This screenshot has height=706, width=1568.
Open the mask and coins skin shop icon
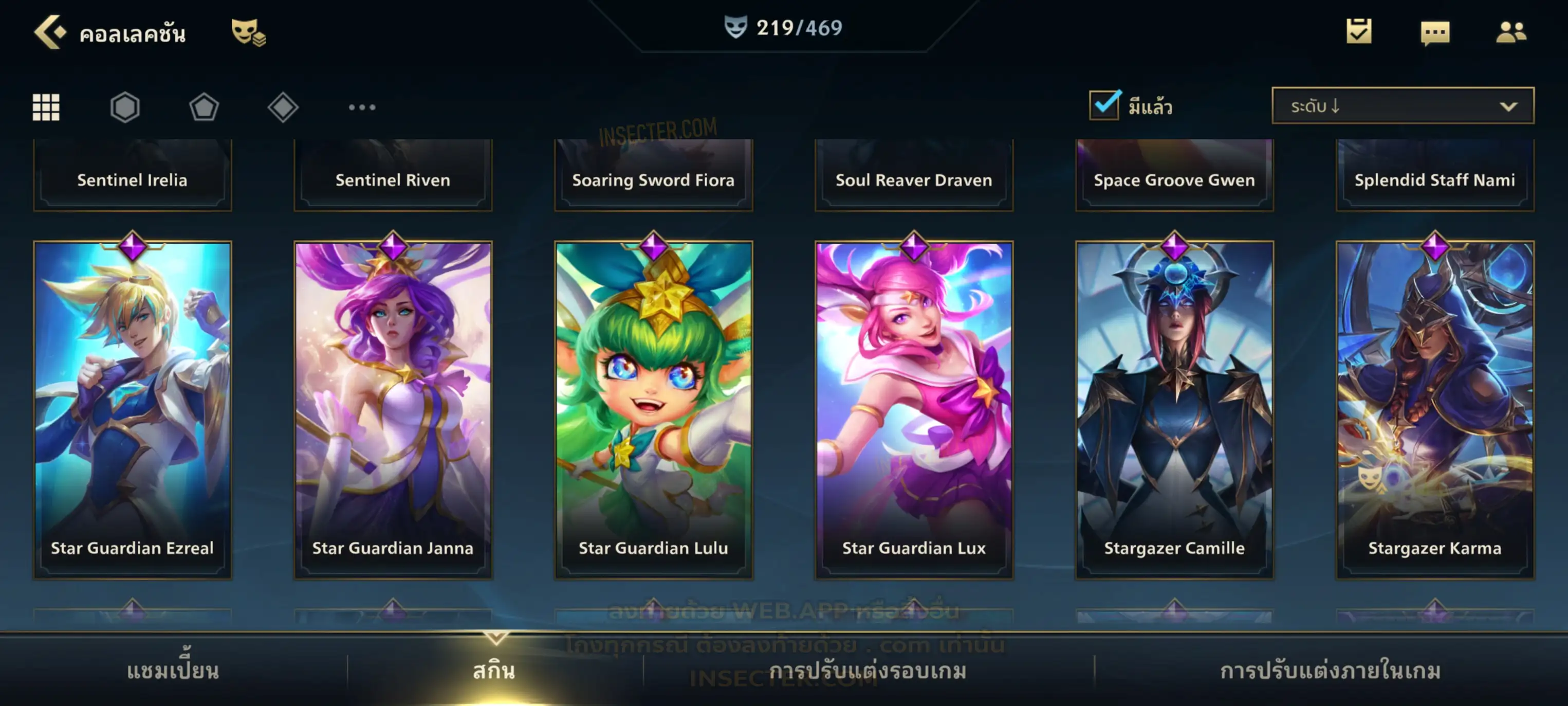[x=248, y=32]
